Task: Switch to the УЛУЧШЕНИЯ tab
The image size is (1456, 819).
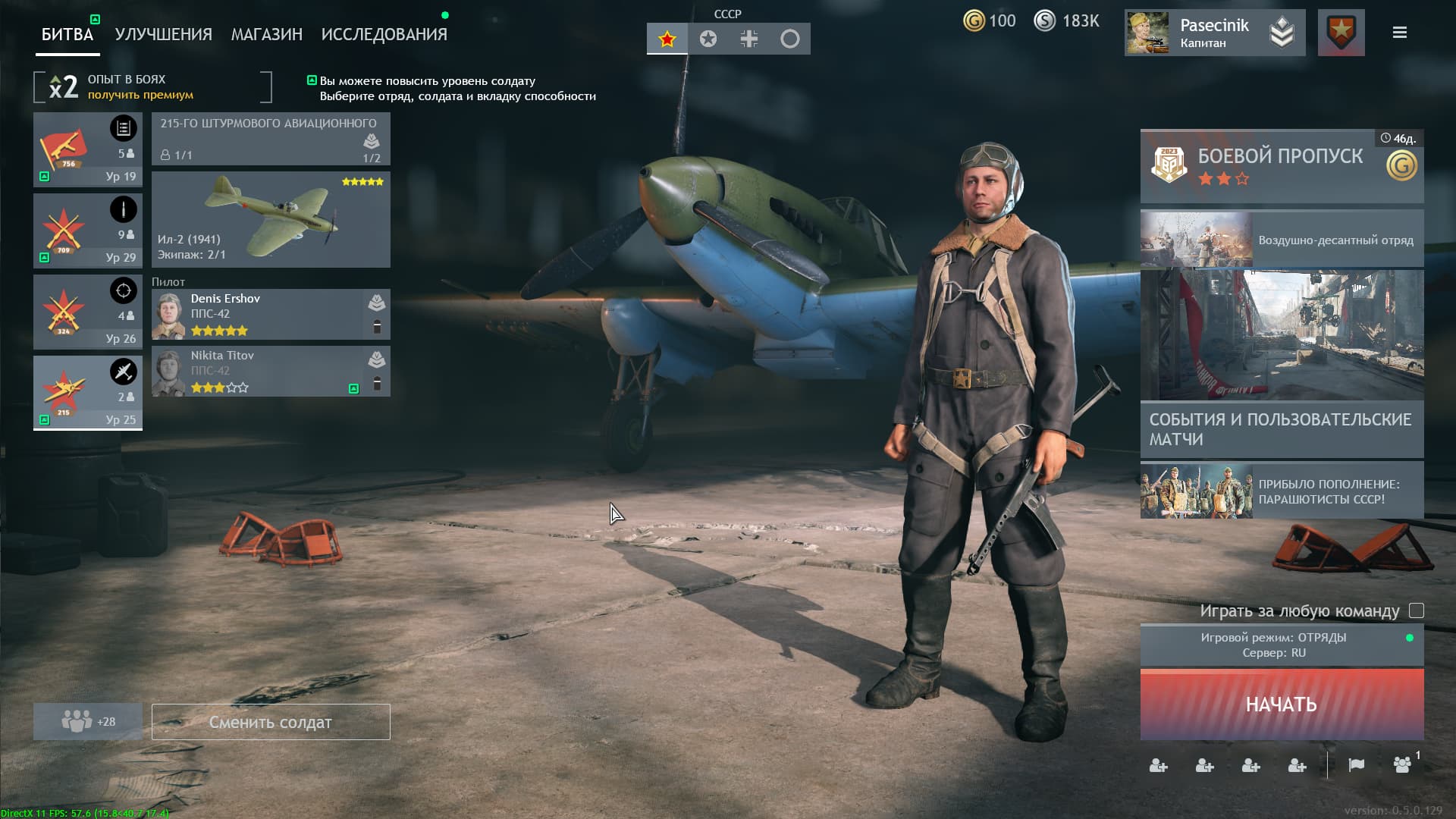Action: (x=163, y=34)
